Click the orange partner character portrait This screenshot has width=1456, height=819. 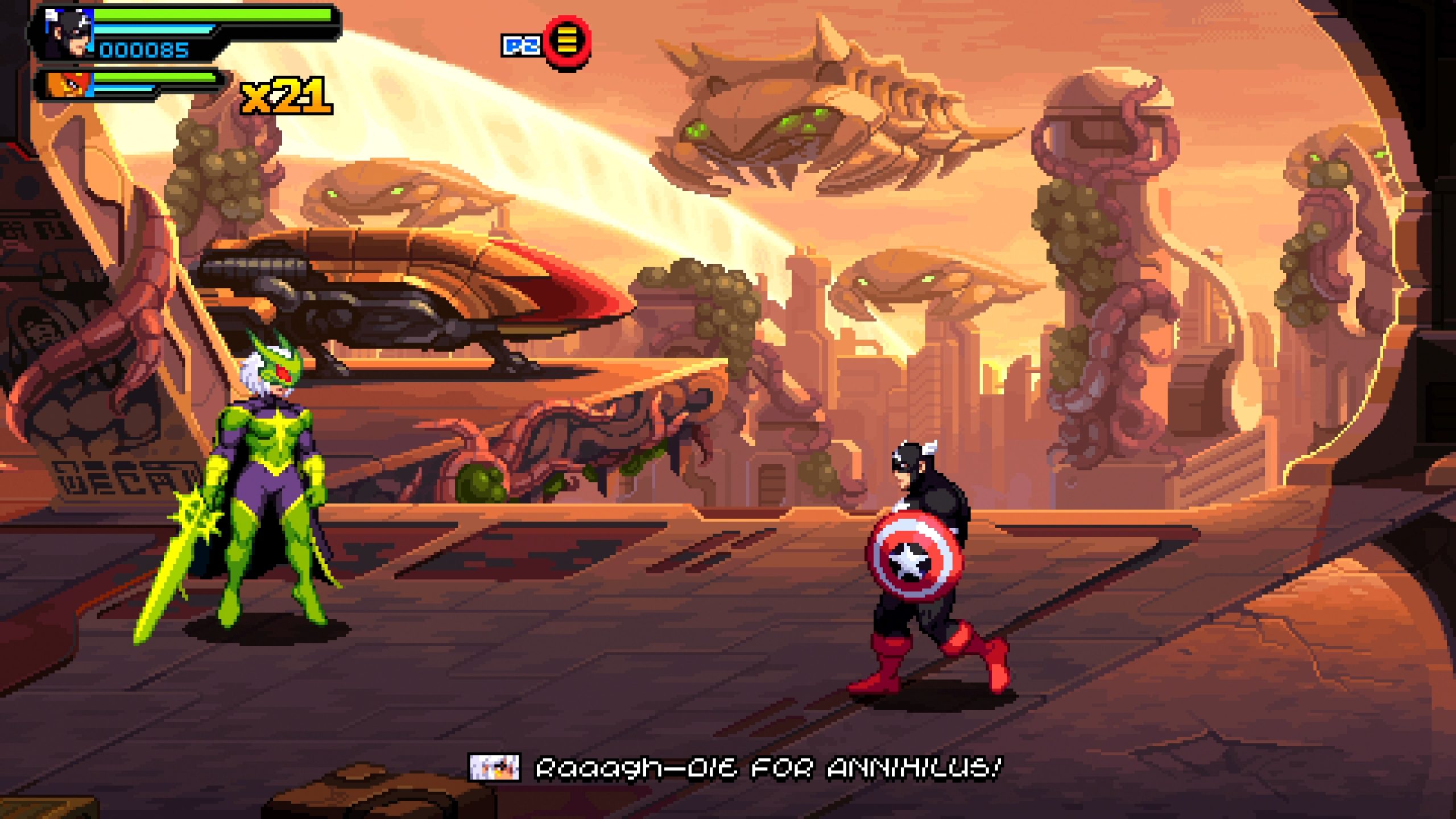(69, 85)
